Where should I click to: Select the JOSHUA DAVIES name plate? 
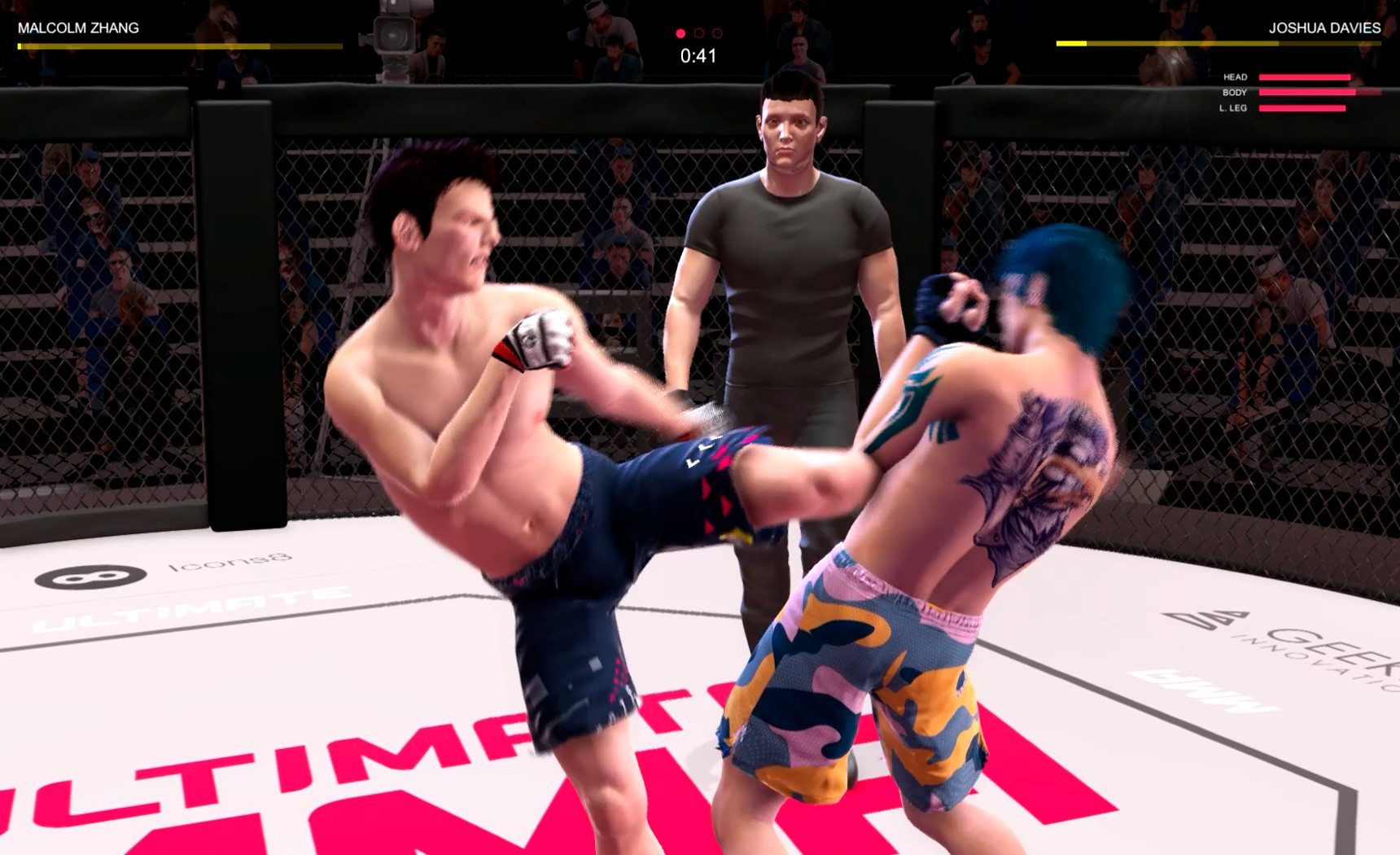[x=1325, y=27]
